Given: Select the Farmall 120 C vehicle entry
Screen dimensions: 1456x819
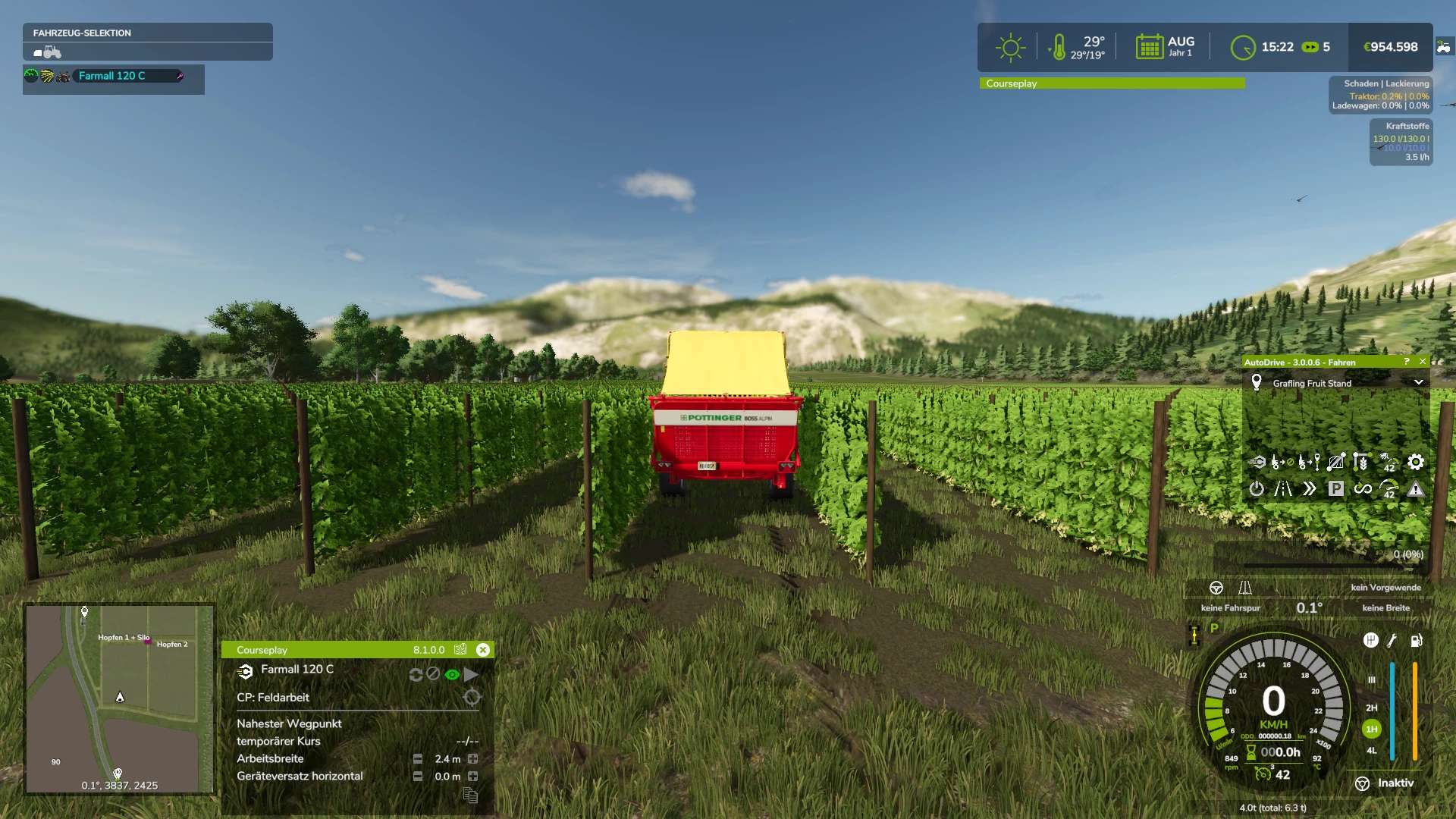Looking at the screenshot, I should [112, 76].
